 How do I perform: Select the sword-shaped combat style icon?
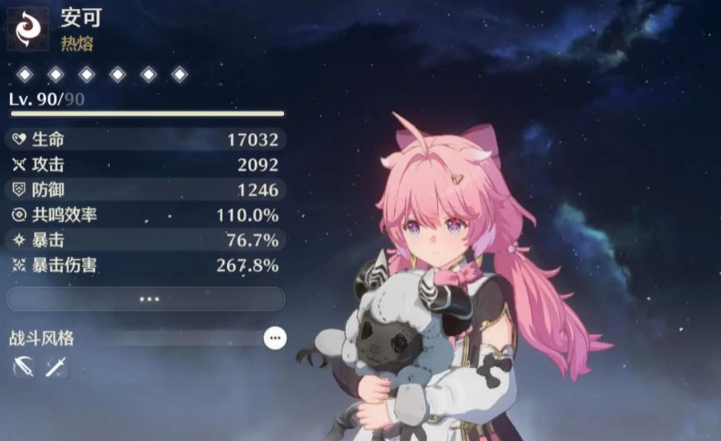[56, 367]
